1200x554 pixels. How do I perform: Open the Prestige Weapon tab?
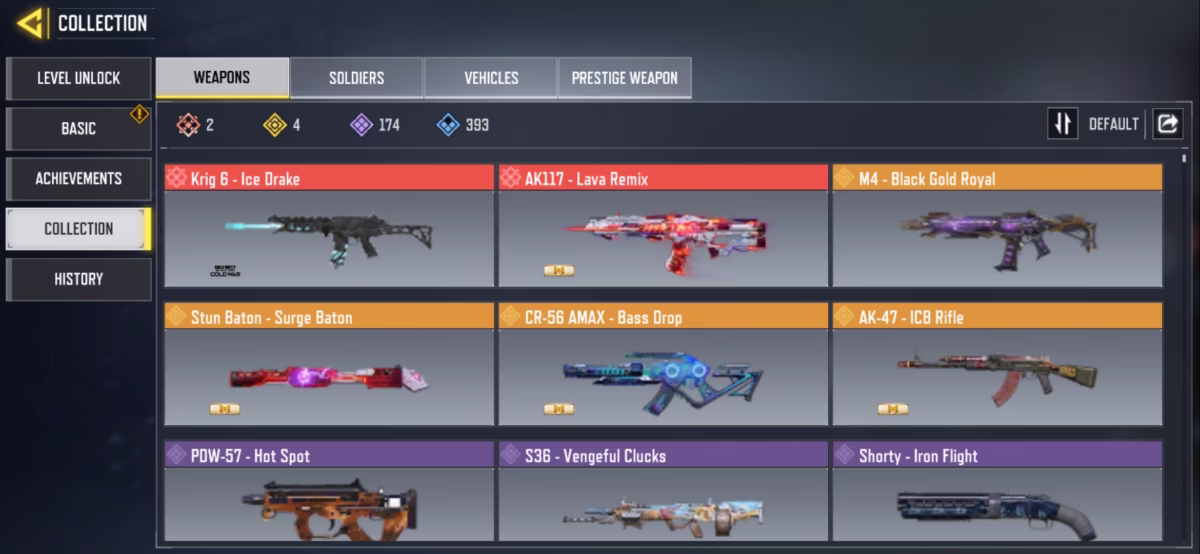click(624, 78)
